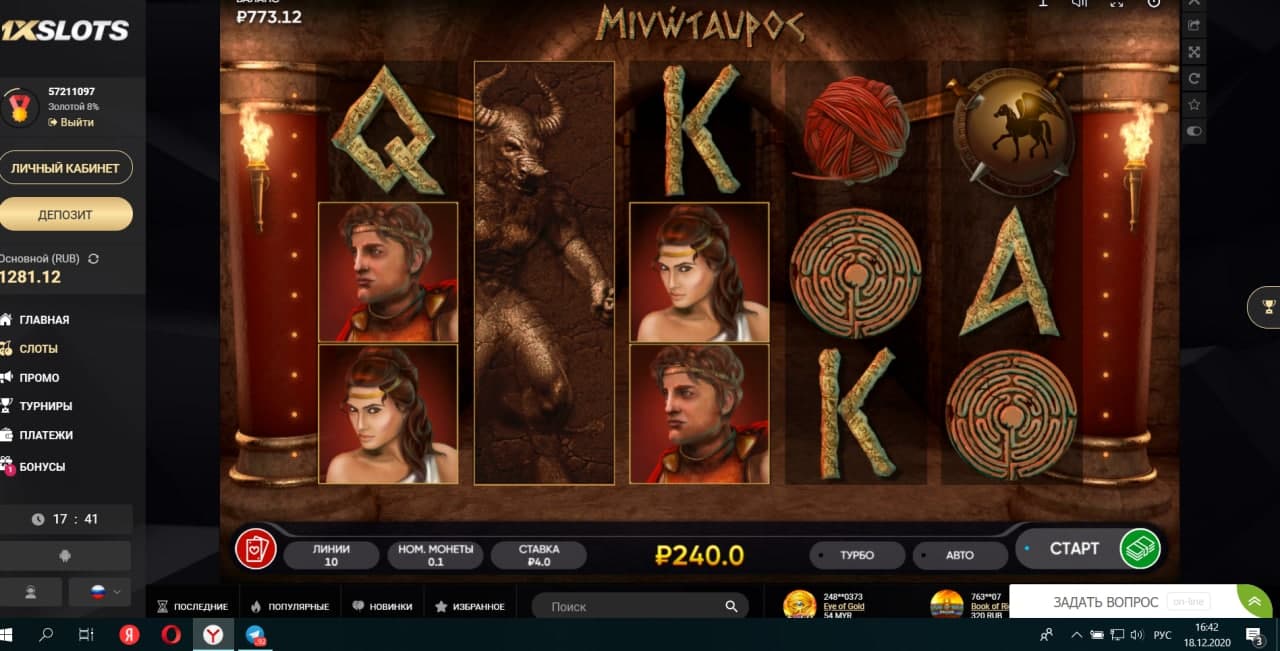Change the ЛИНИИ lines setting
Screen dimensions: 1280x651
click(x=331, y=555)
